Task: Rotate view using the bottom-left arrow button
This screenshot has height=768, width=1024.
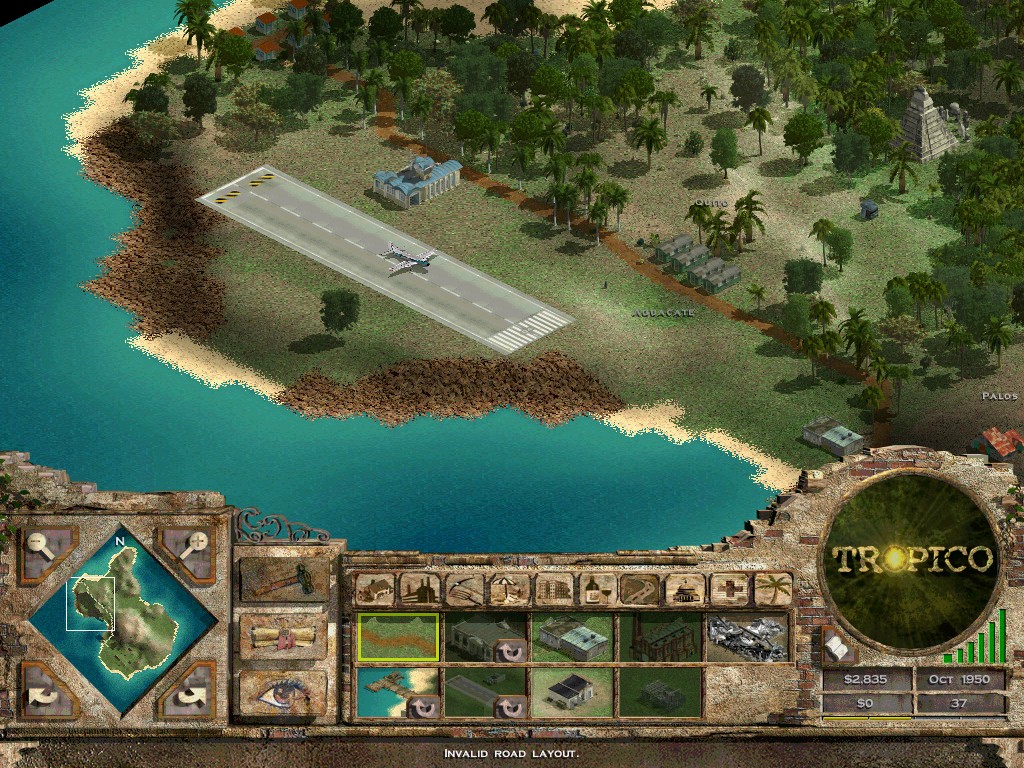Action: pos(46,689)
